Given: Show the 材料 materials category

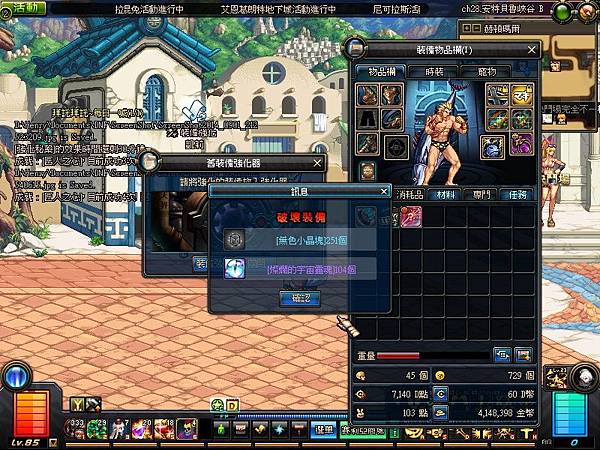Looking at the screenshot, I should tap(448, 195).
